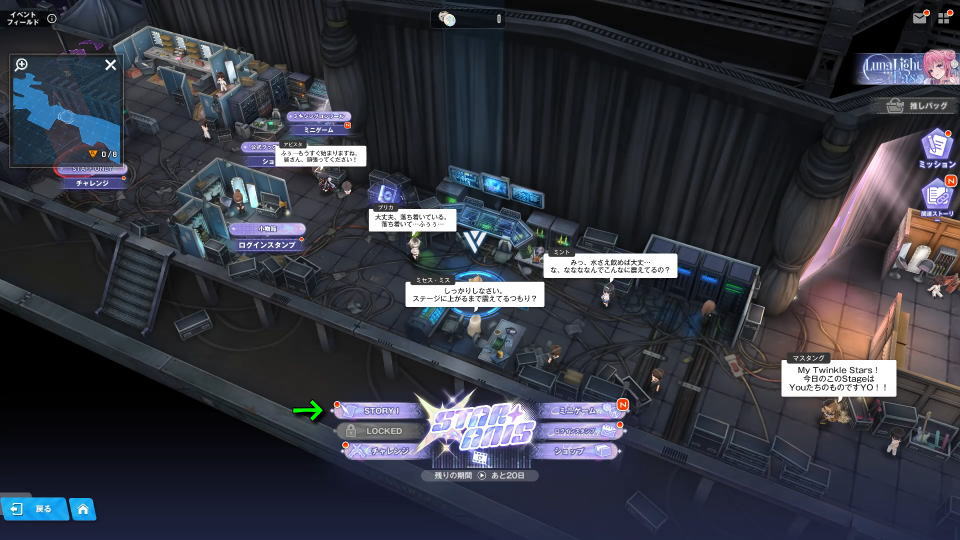Open the ミニゲーム entry in the bottom menu

[577, 411]
